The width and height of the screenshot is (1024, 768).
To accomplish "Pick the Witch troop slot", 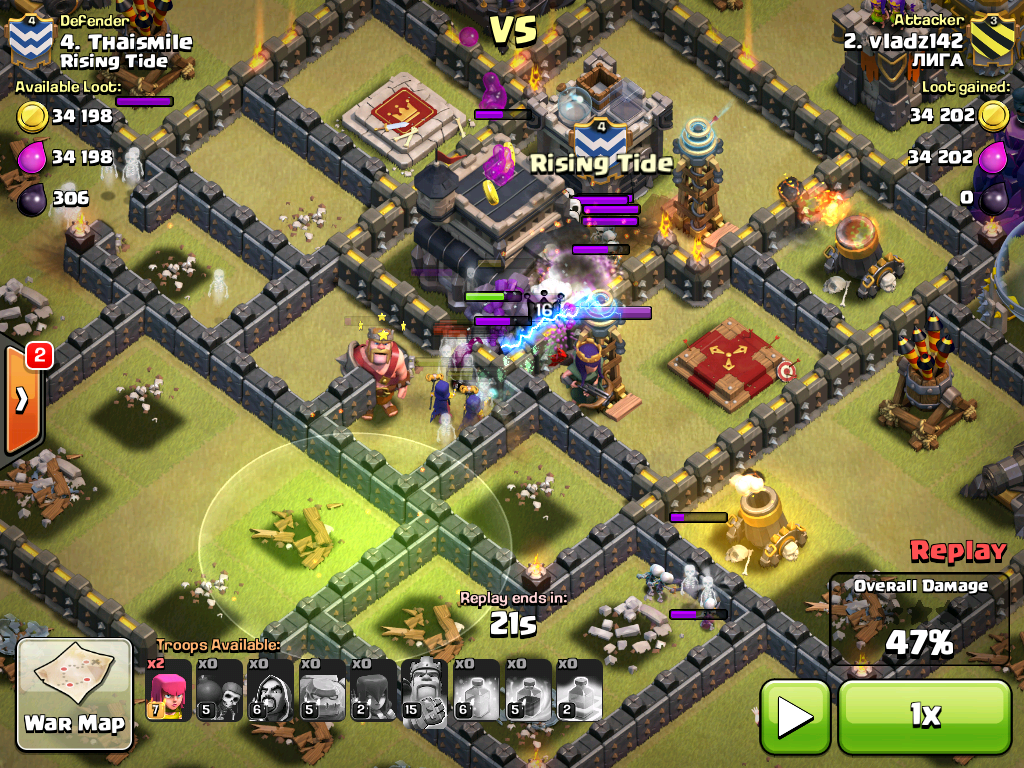I will point(374,690).
